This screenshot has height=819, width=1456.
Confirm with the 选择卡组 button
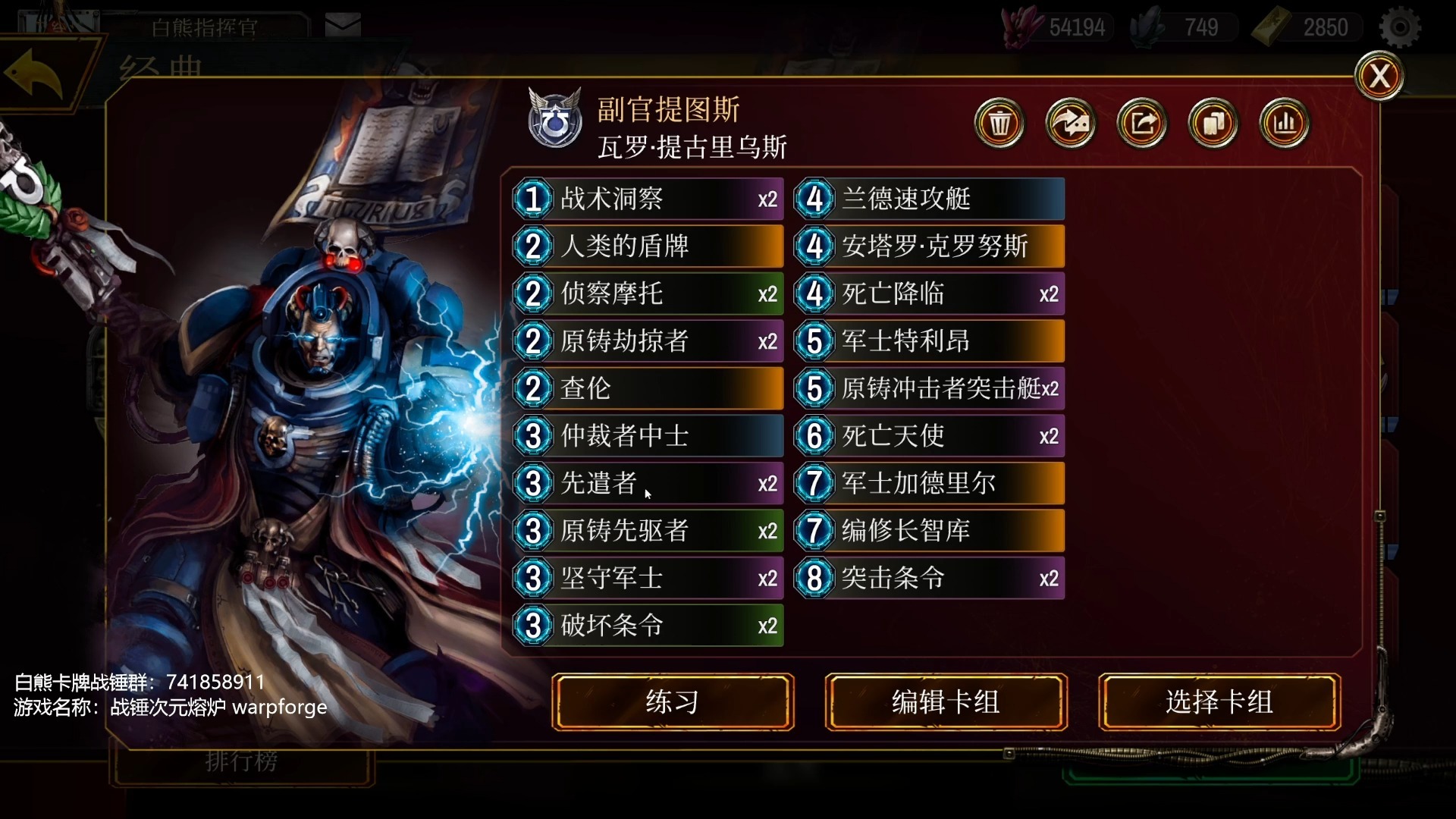[x=1219, y=702]
